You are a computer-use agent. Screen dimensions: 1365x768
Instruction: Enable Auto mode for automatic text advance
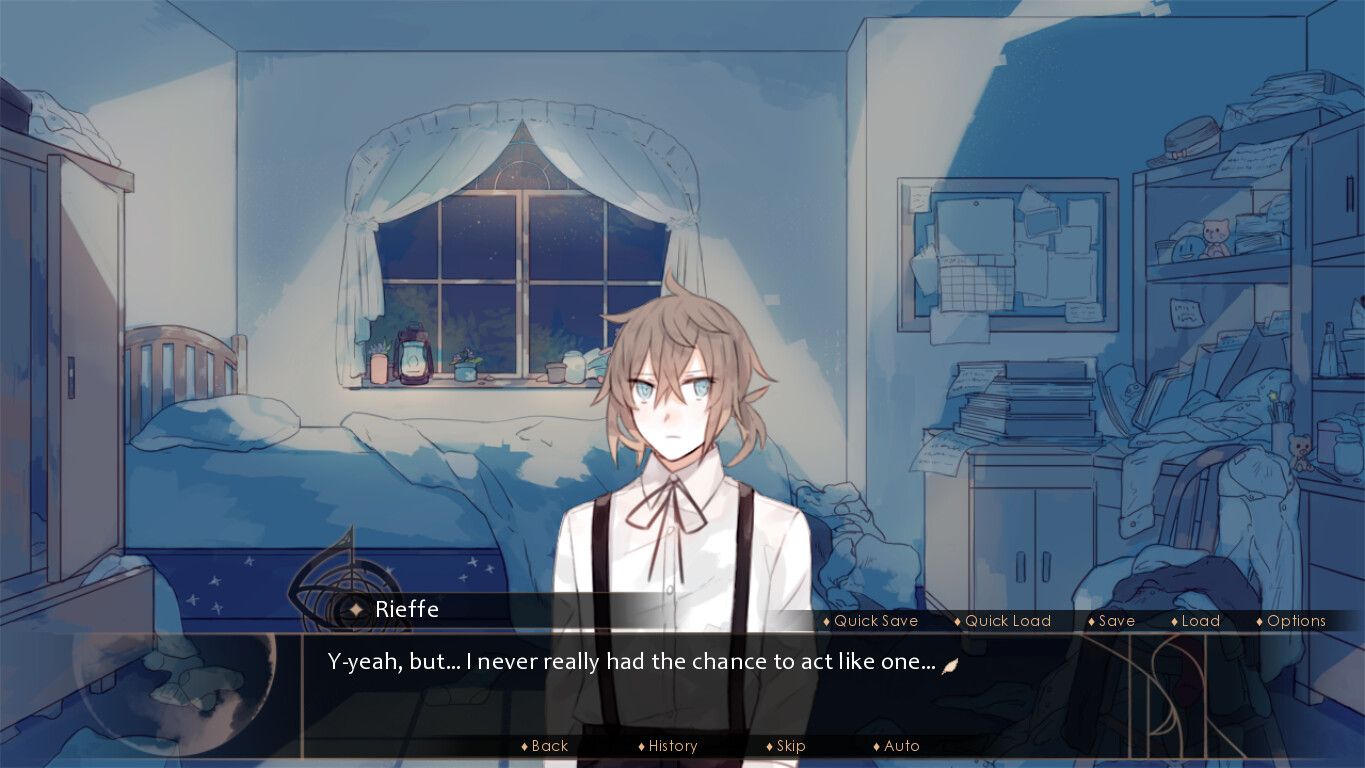point(900,746)
